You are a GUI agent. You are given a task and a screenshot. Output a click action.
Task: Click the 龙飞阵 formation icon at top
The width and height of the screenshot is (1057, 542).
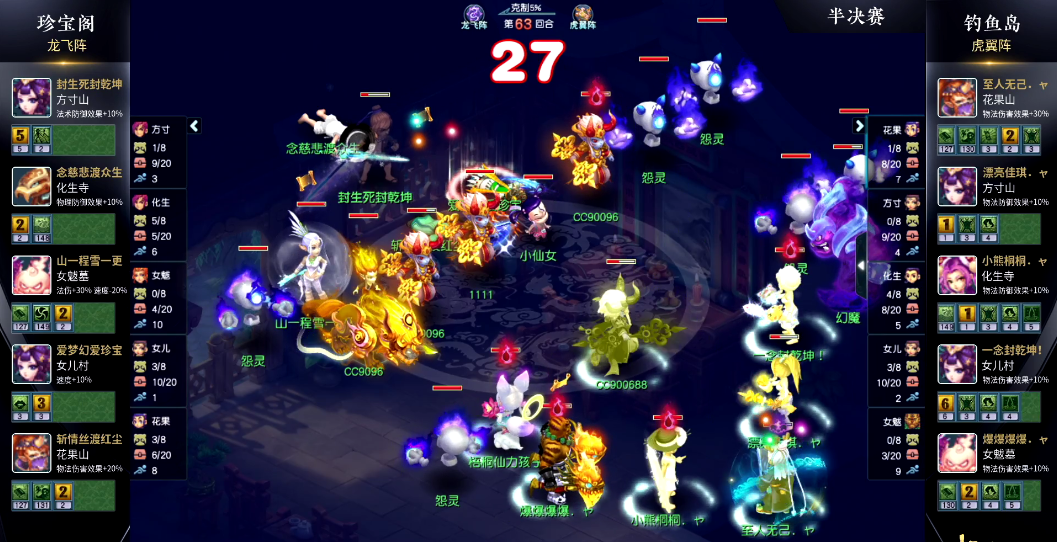pyautogui.click(x=472, y=14)
